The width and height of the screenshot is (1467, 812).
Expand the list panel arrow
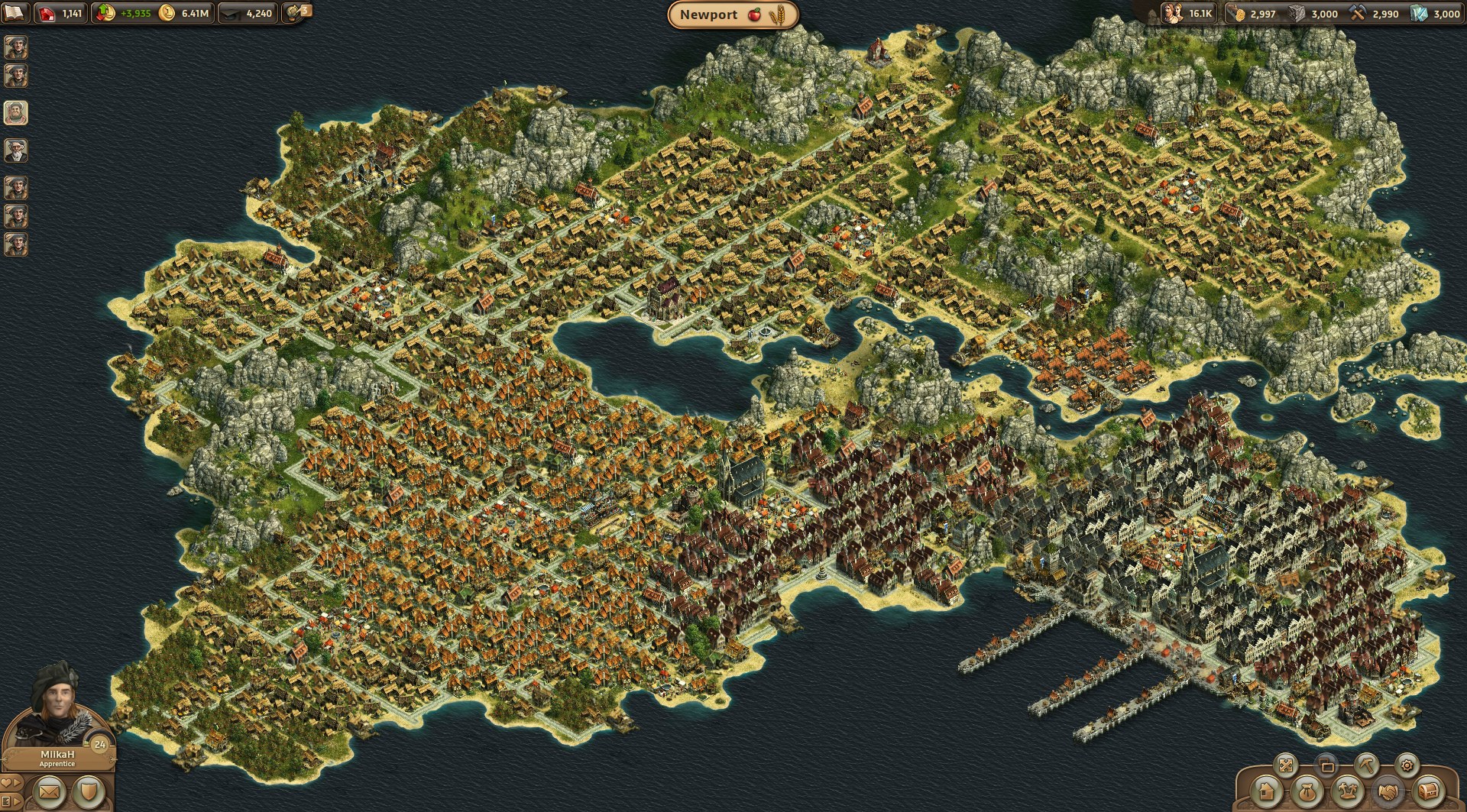(x=11, y=802)
